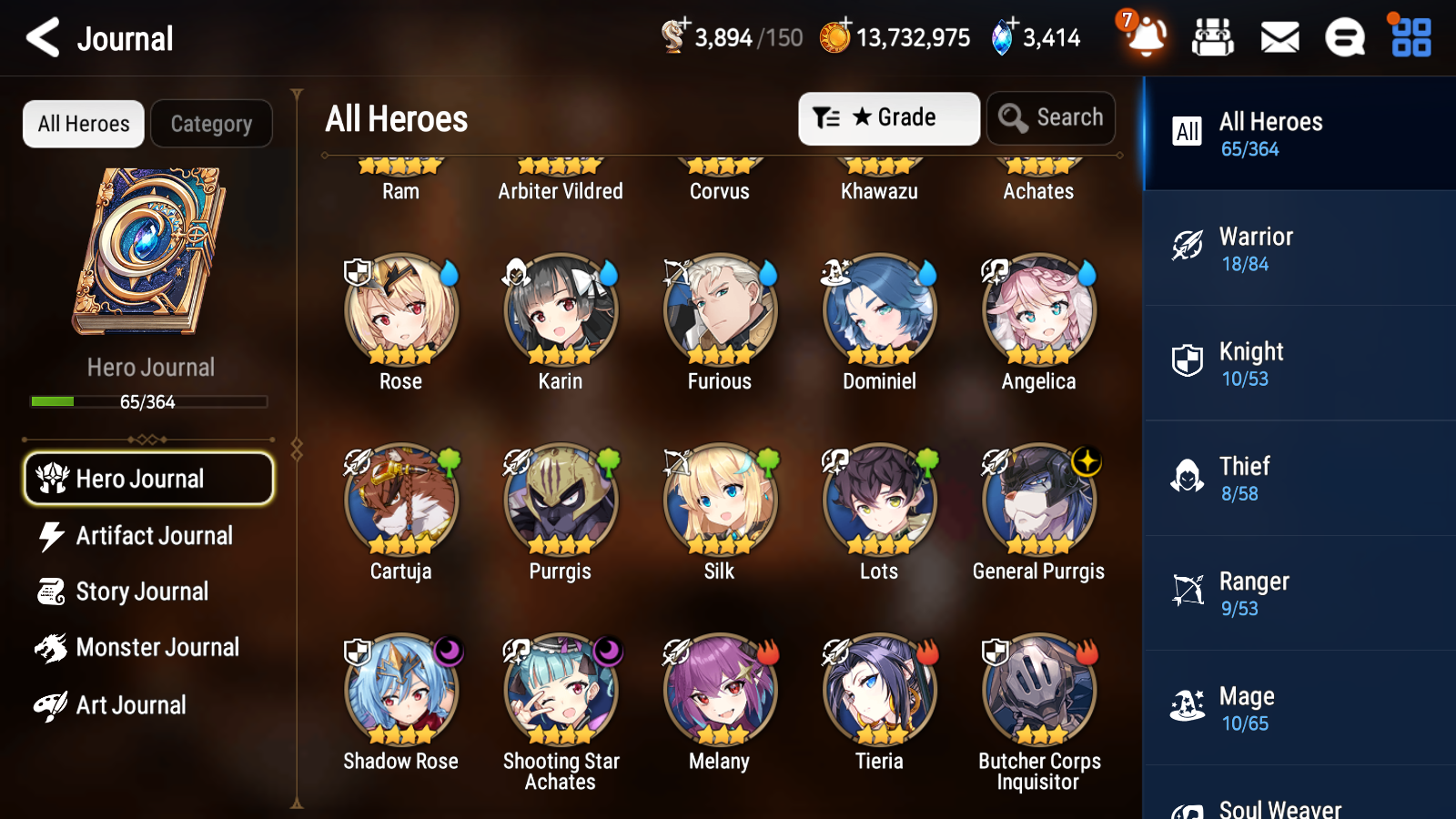Open the star Grade filter dropdown
Image resolution: width=1456 pixels, height=819 pixels.
pyautogui.click(x=888, y=117)
